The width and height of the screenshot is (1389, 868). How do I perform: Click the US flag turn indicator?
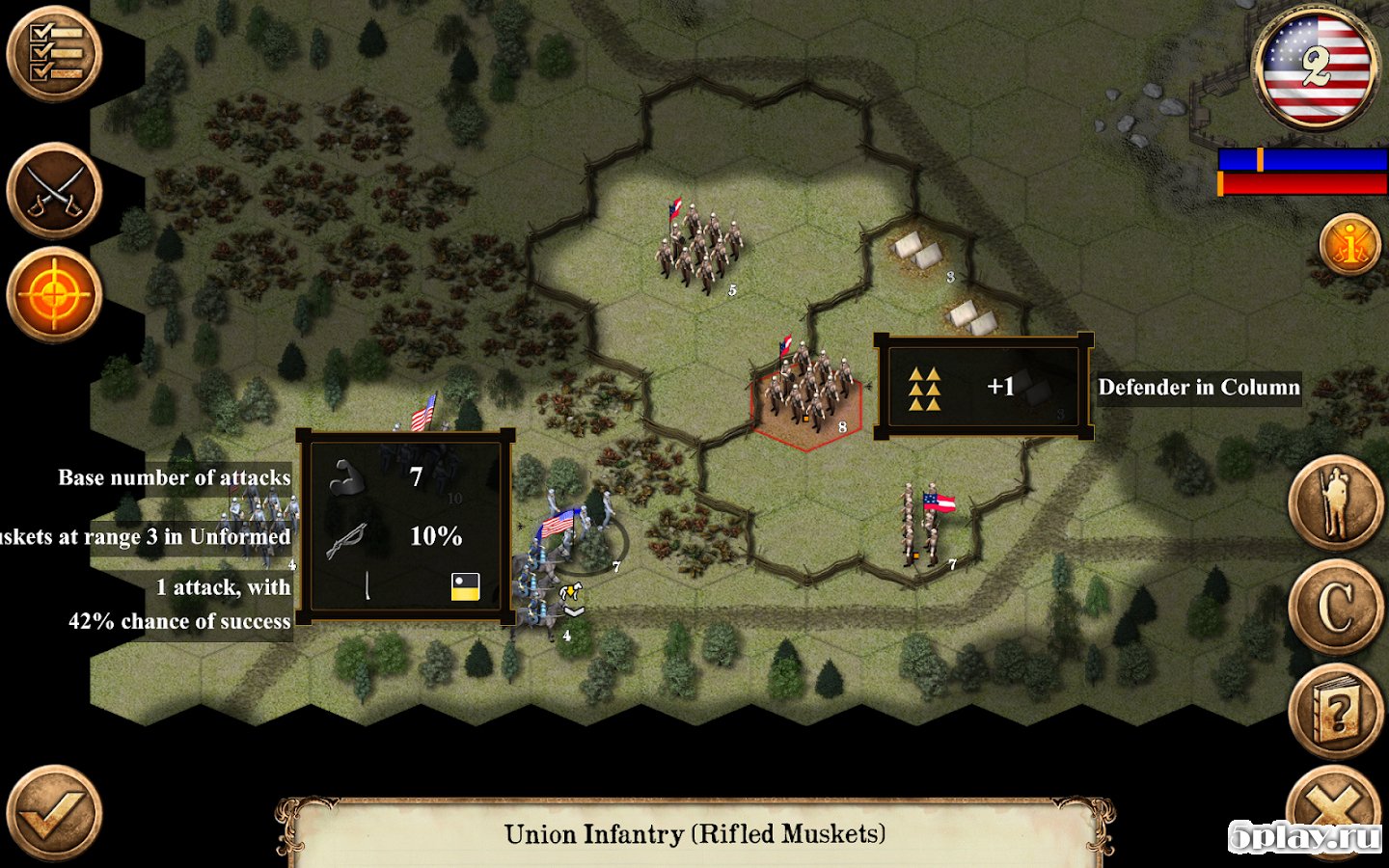coord(1316,68)
